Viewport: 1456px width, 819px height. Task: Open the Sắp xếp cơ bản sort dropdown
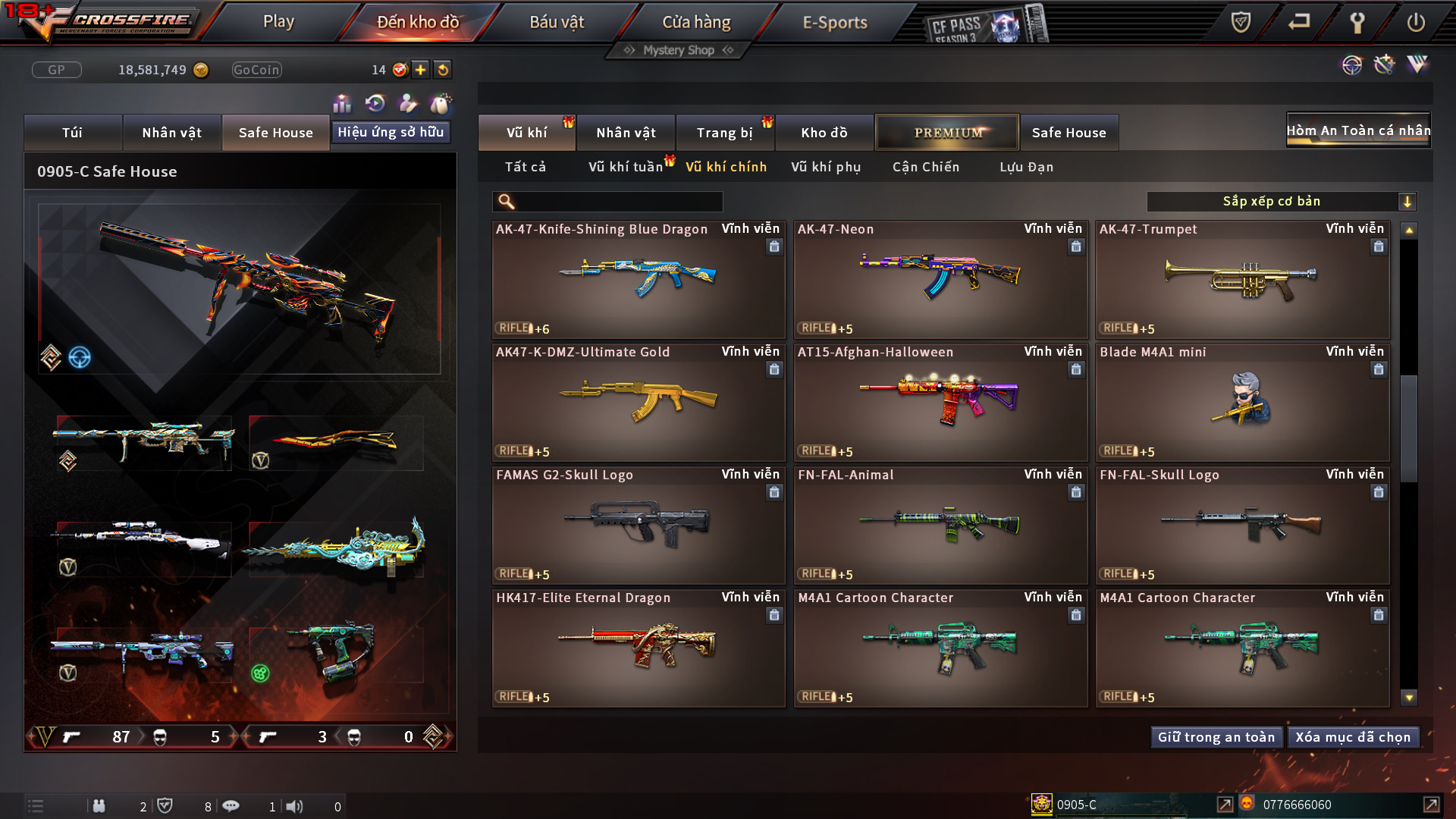(x=1282, y=202)
